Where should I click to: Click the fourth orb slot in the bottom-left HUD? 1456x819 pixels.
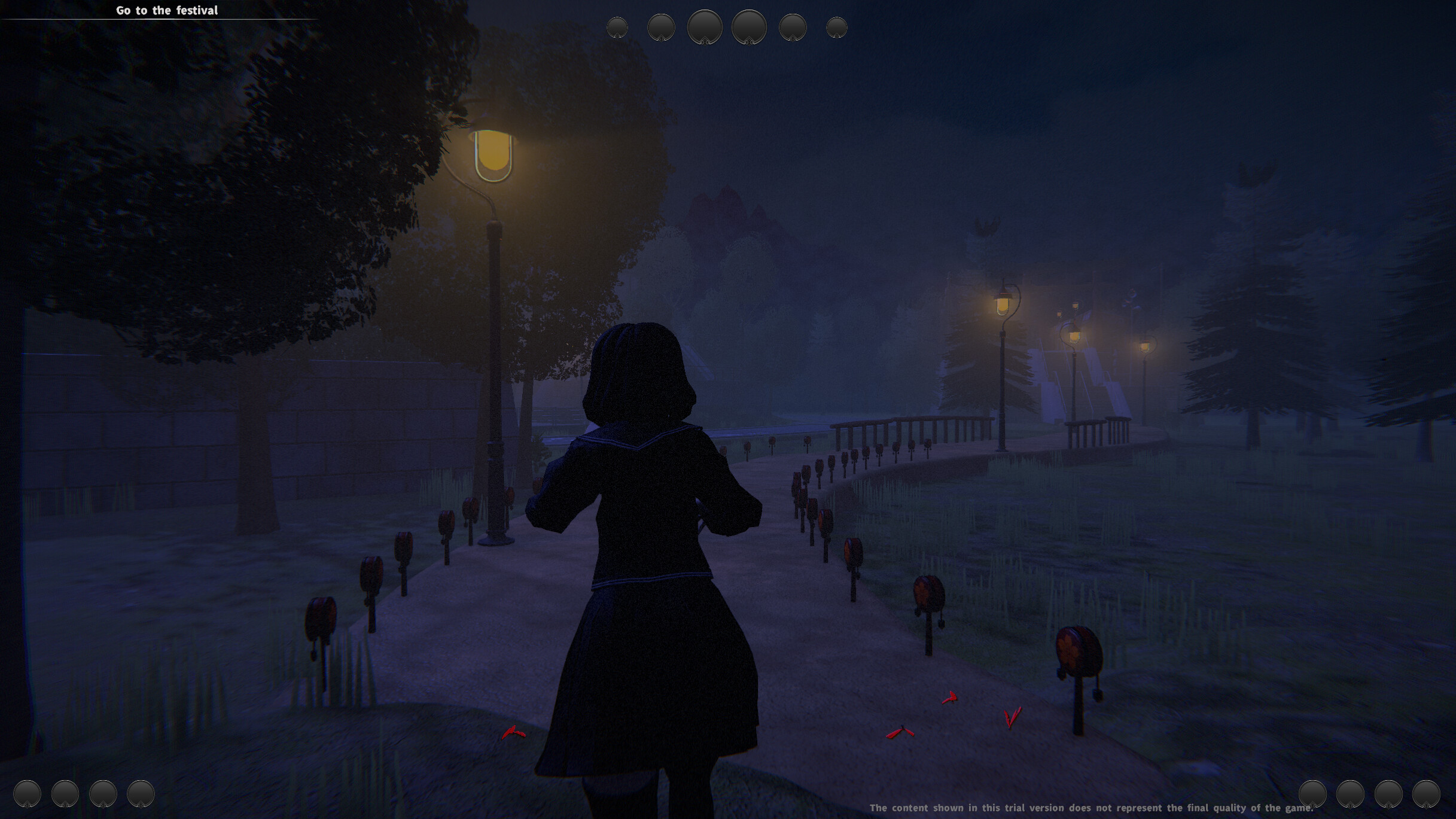tap(141, 794)
